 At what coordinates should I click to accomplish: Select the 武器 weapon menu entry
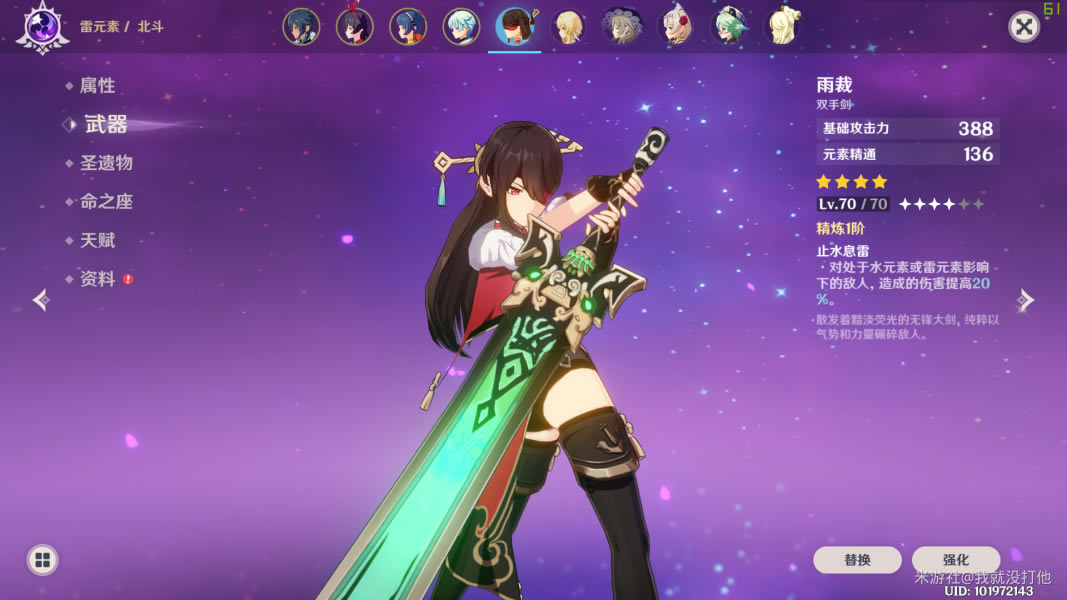(105, 124)
